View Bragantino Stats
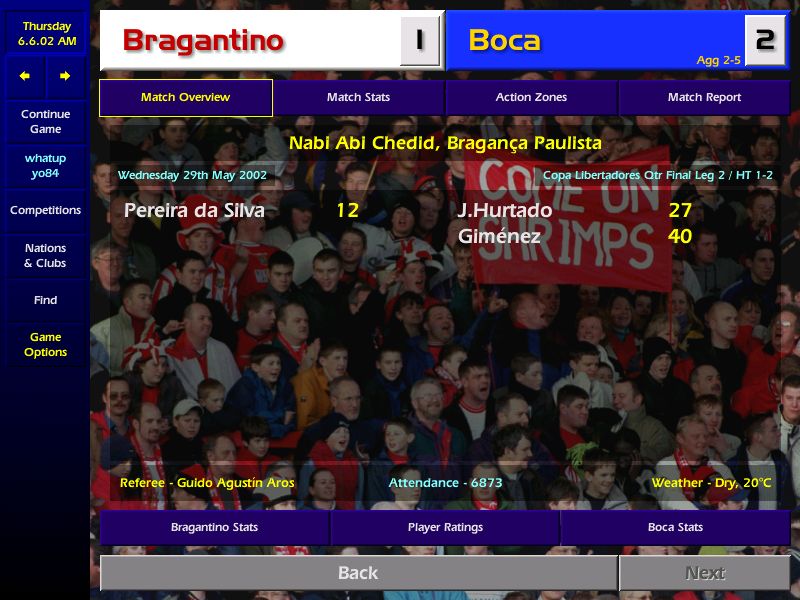The height and width of the screenshot is (600, 800). pos(214,527)
